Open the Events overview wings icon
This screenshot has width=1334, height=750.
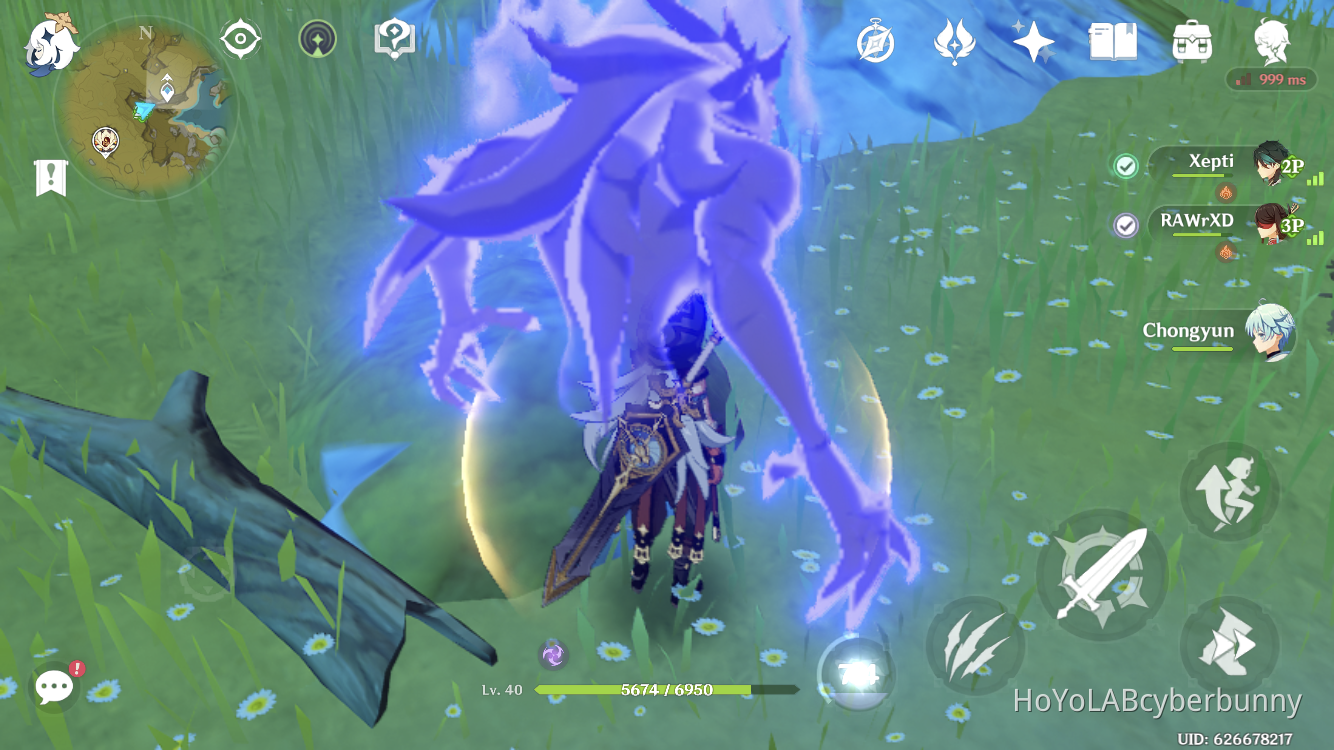tap(957, 40)
